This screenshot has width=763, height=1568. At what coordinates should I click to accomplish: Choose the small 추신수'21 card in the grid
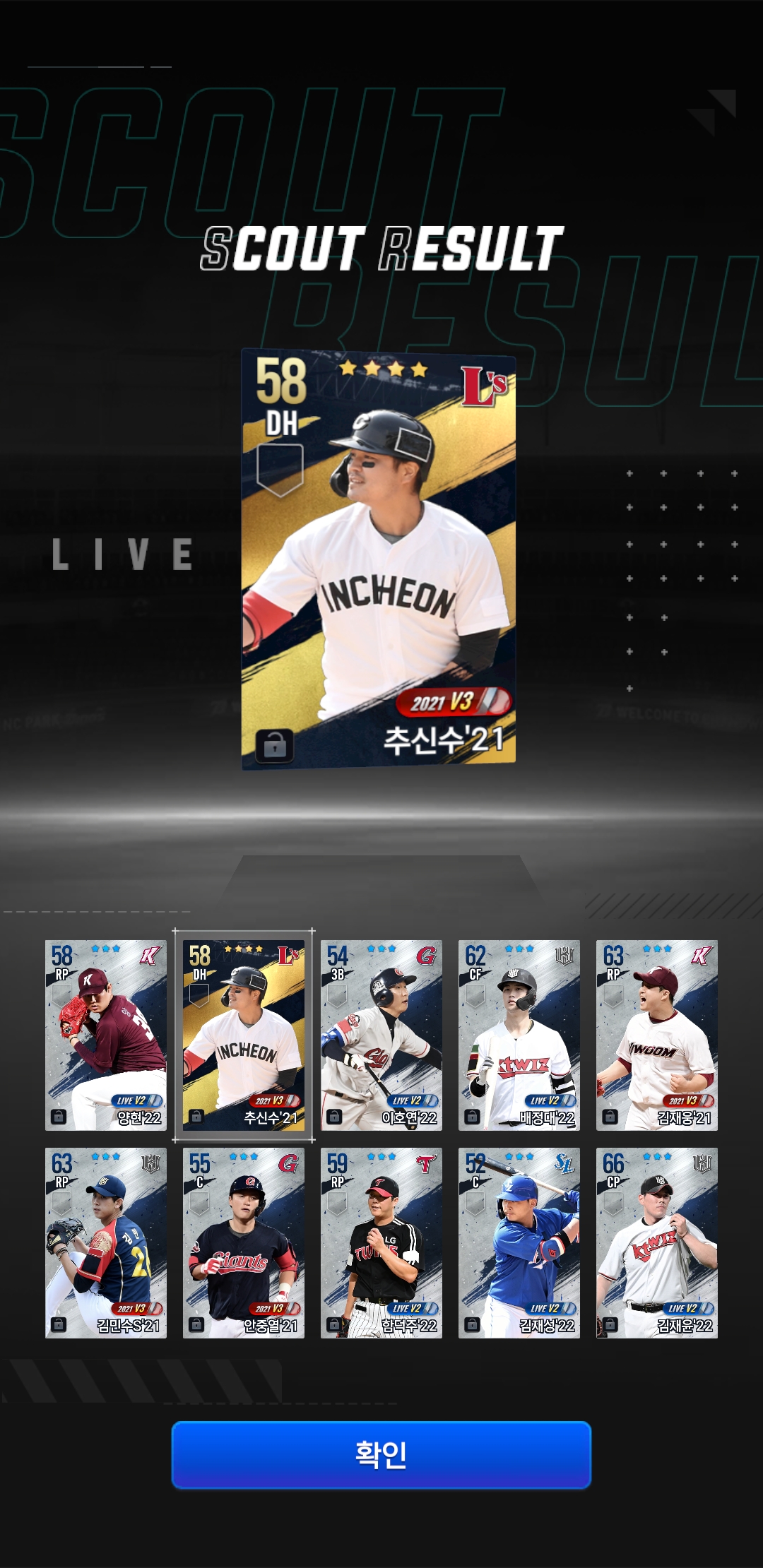point(244,1035)
